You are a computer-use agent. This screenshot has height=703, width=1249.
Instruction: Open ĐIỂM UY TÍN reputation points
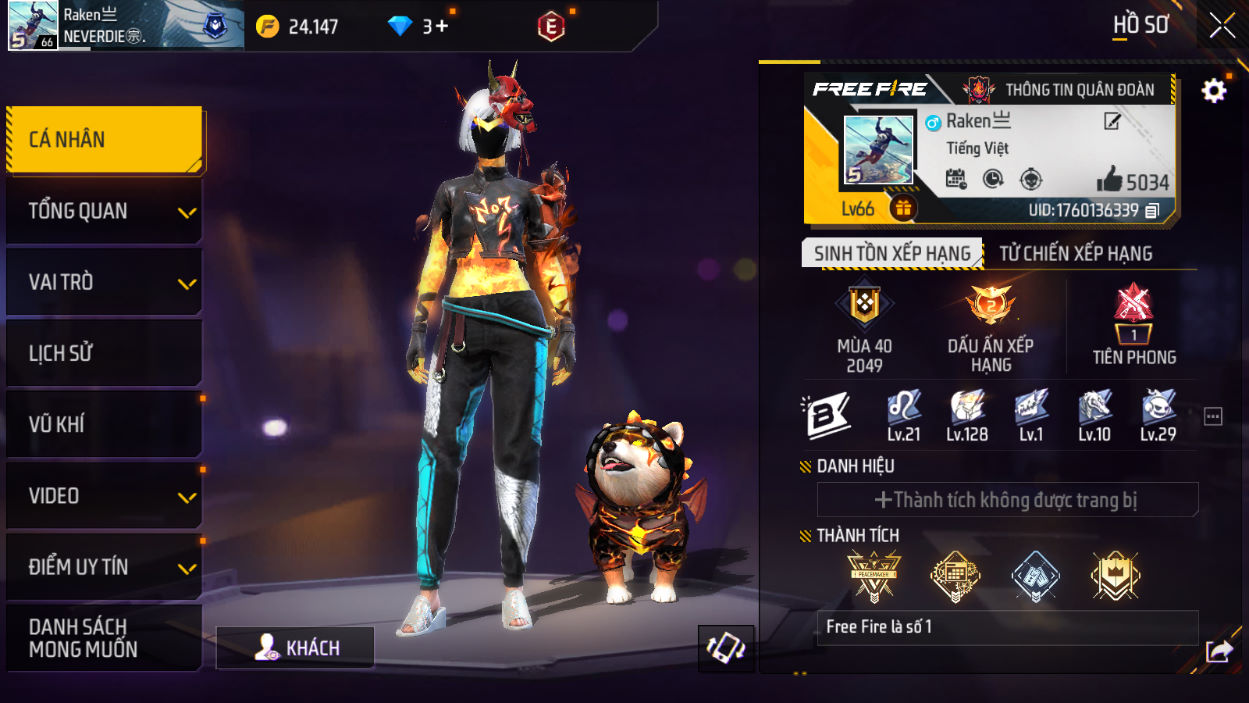point(104,567)
